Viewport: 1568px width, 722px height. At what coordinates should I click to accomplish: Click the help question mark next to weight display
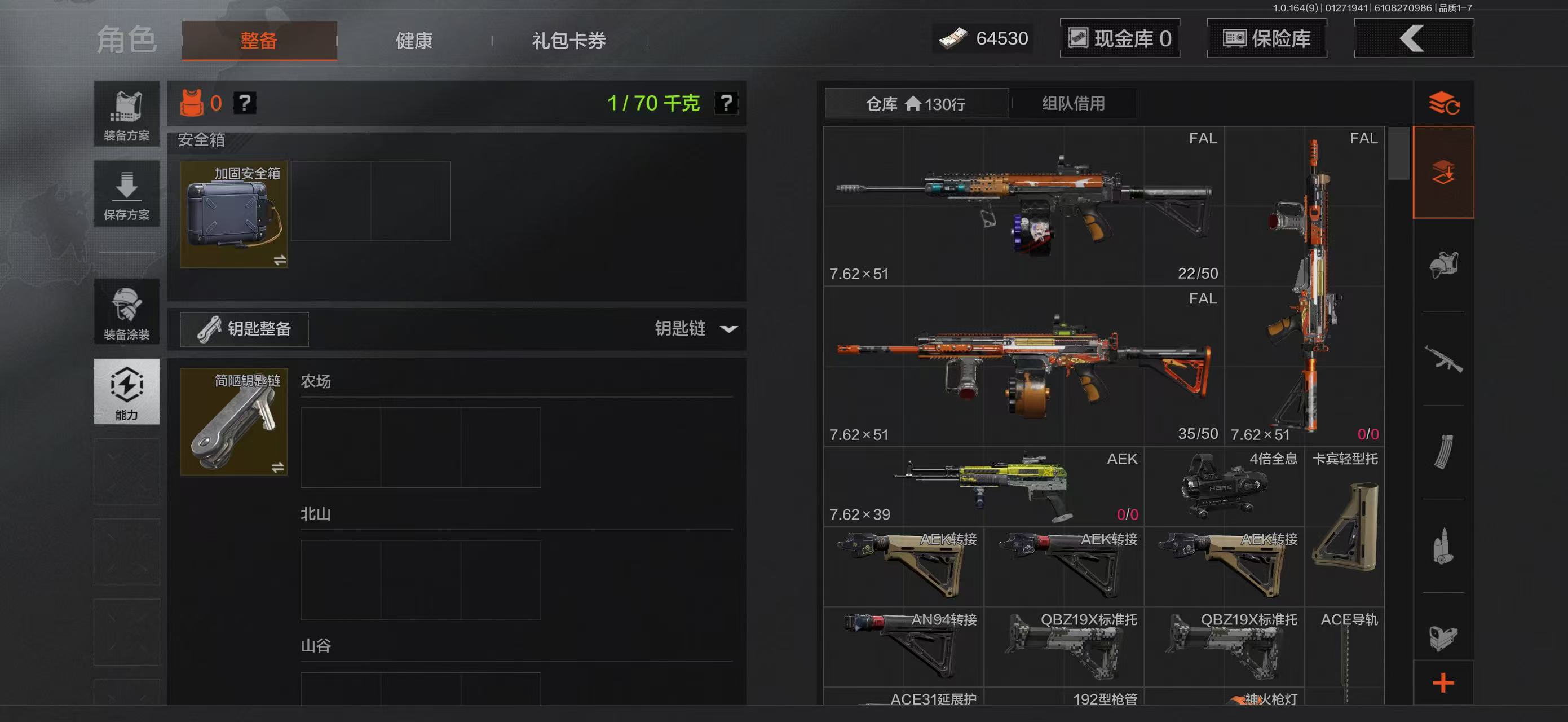pyautogui.click(x=728, y=103)
